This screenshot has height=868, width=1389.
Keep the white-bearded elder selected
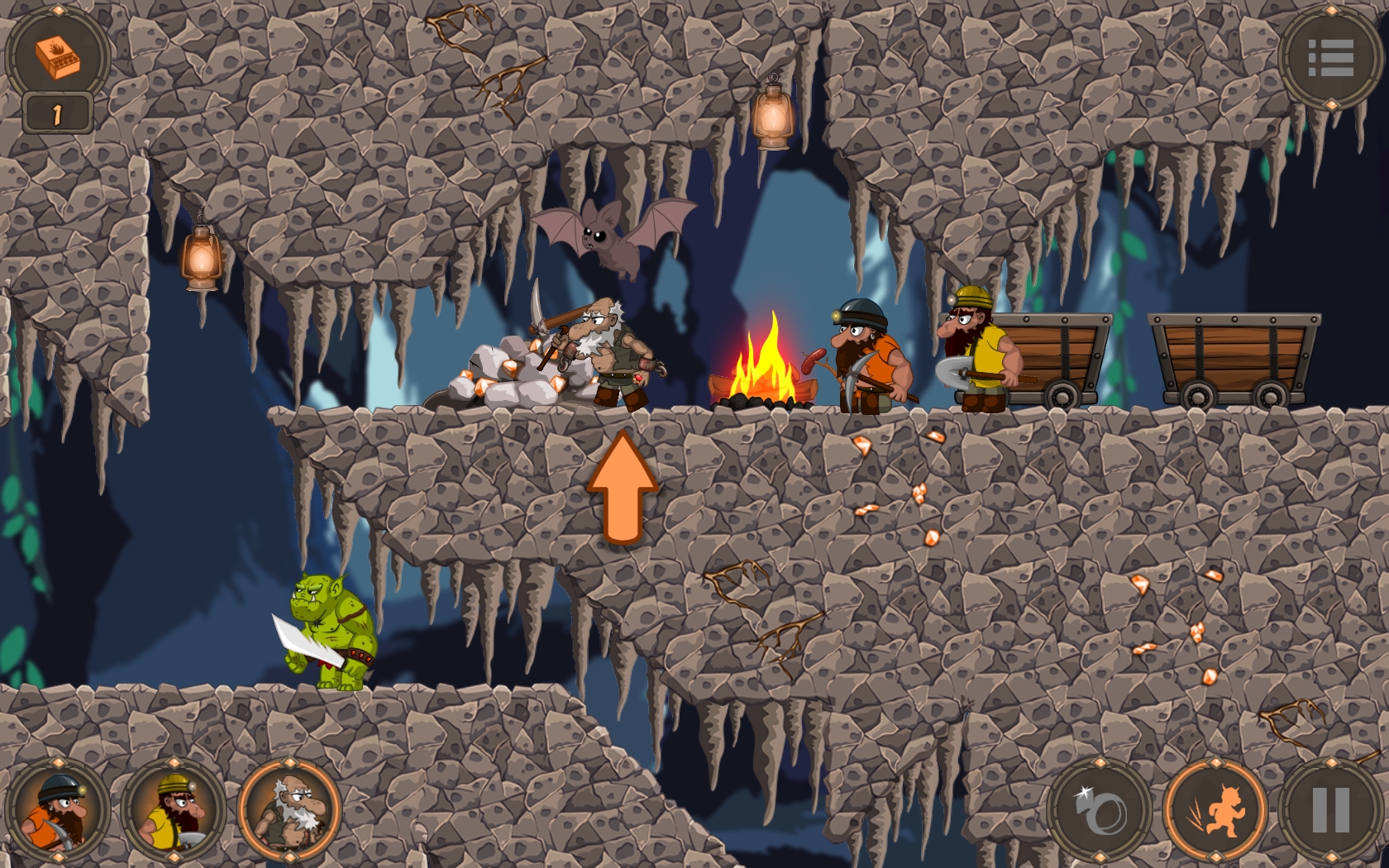(x=289, y=810)
